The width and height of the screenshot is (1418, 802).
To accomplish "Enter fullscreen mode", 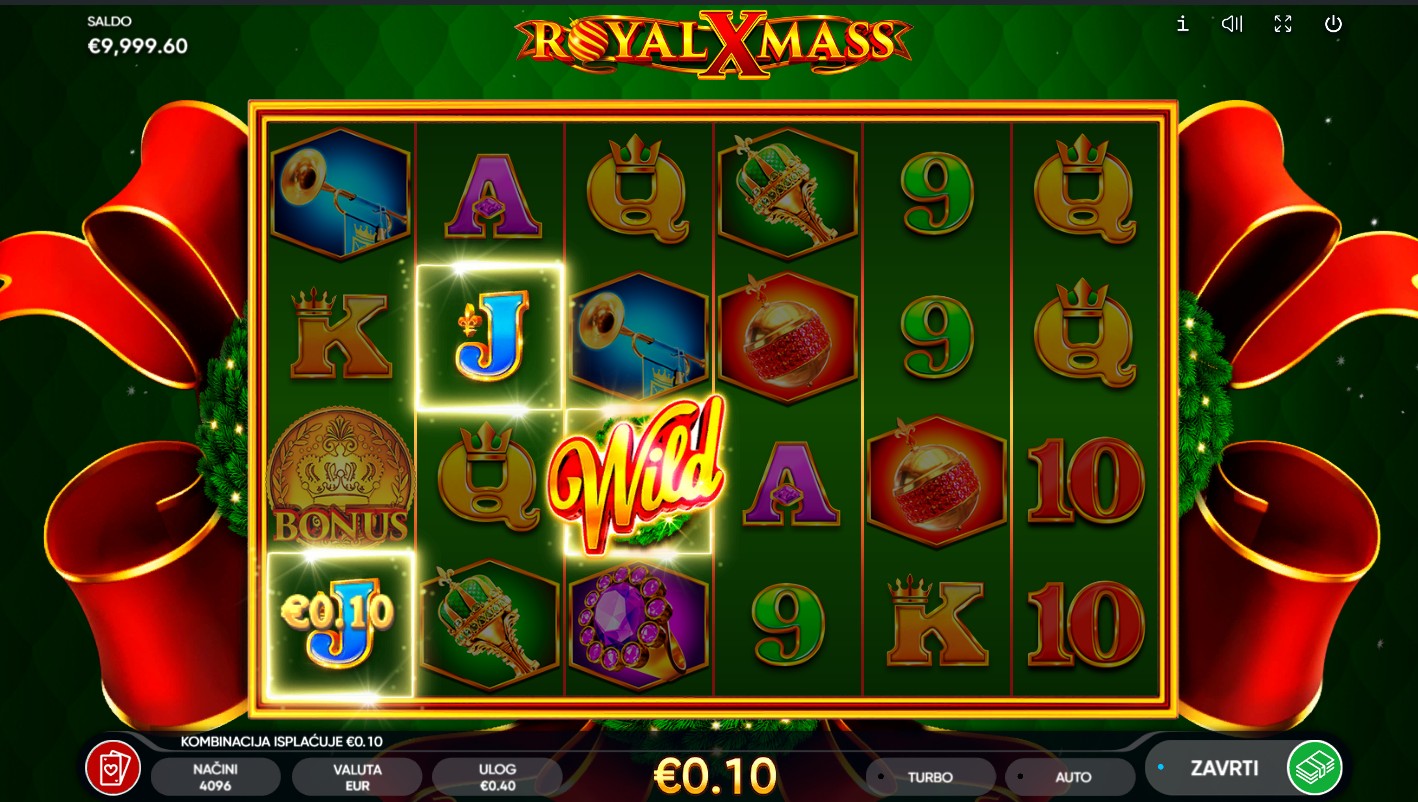I will [x=1283, y=24].
